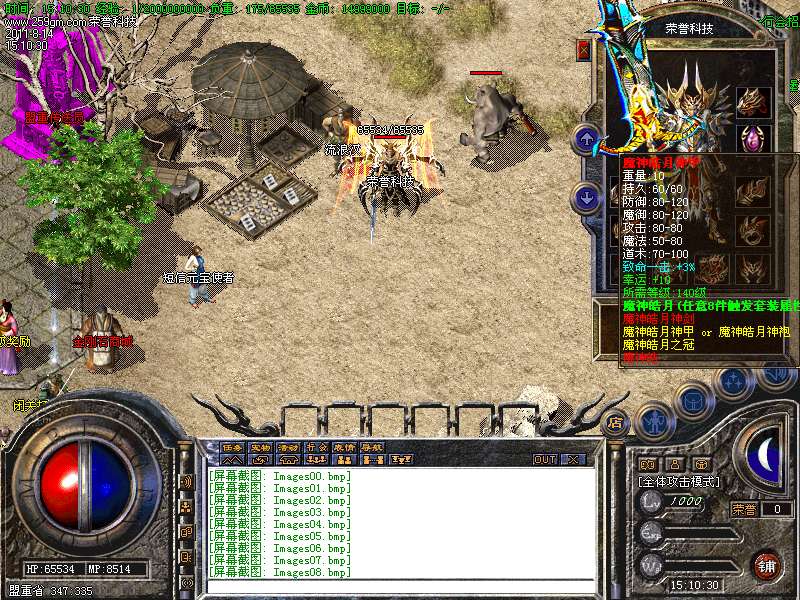Select the purple gem equipment slot

[750, 138]
